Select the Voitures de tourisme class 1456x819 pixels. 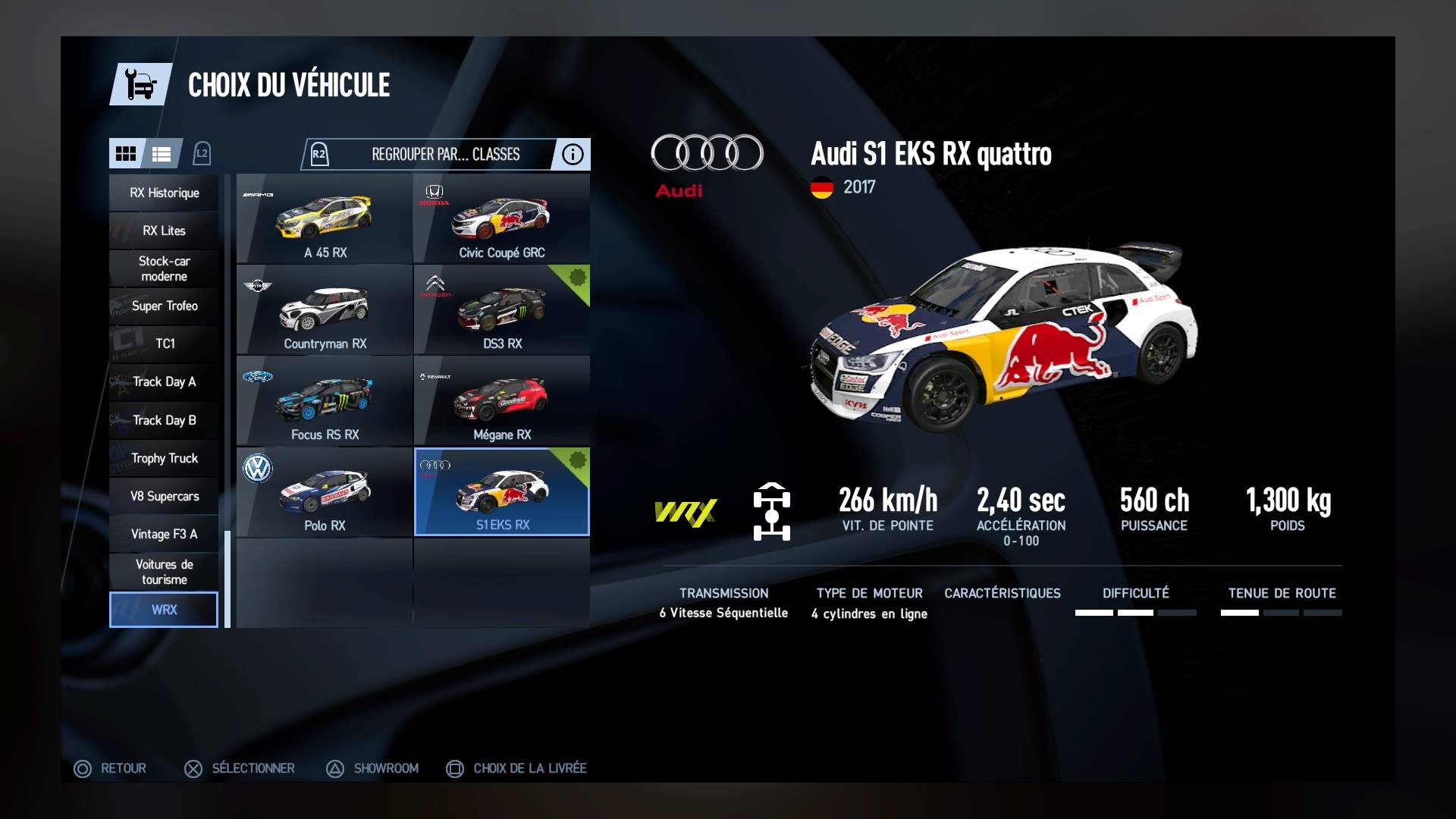(x=164, y=572)
